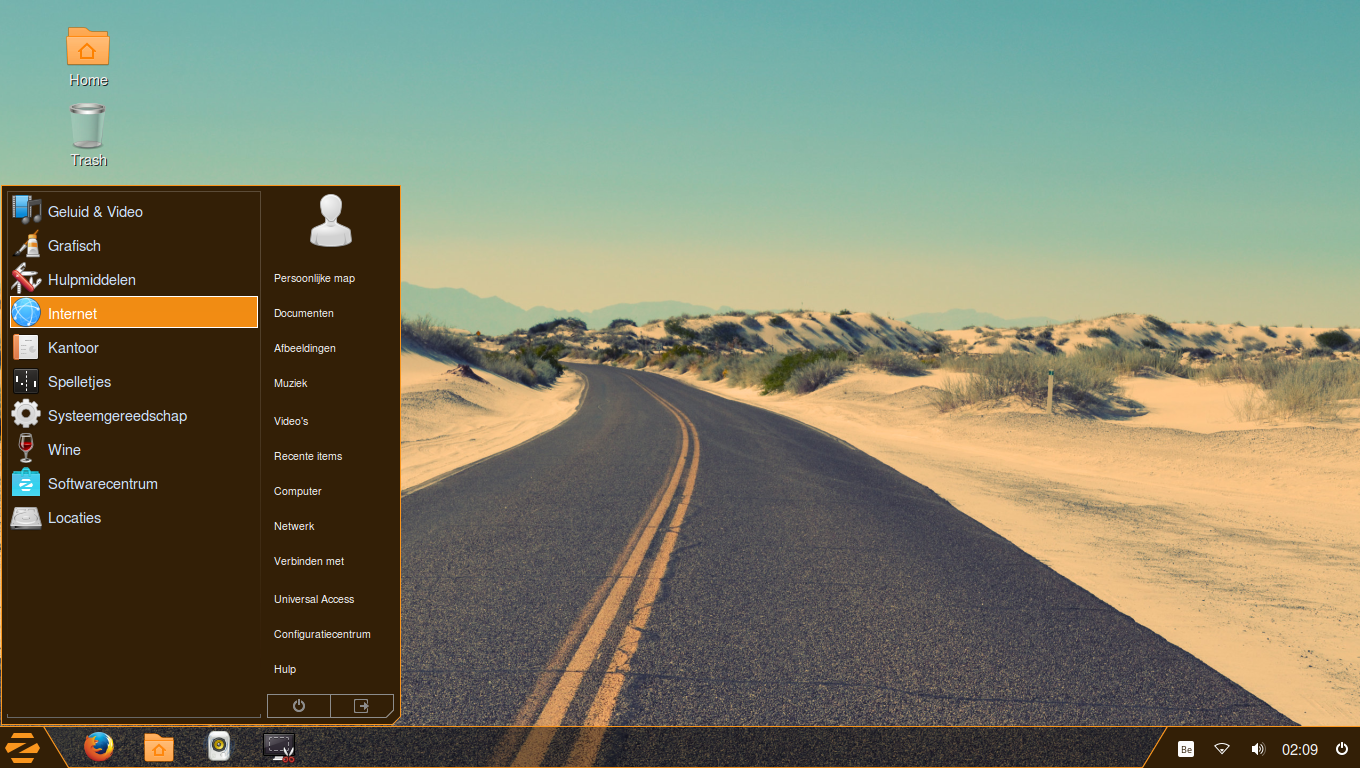Click the Wi-Fi status icon in the tray
Screen dimensions: 1360x768
tap(1221, 747)
